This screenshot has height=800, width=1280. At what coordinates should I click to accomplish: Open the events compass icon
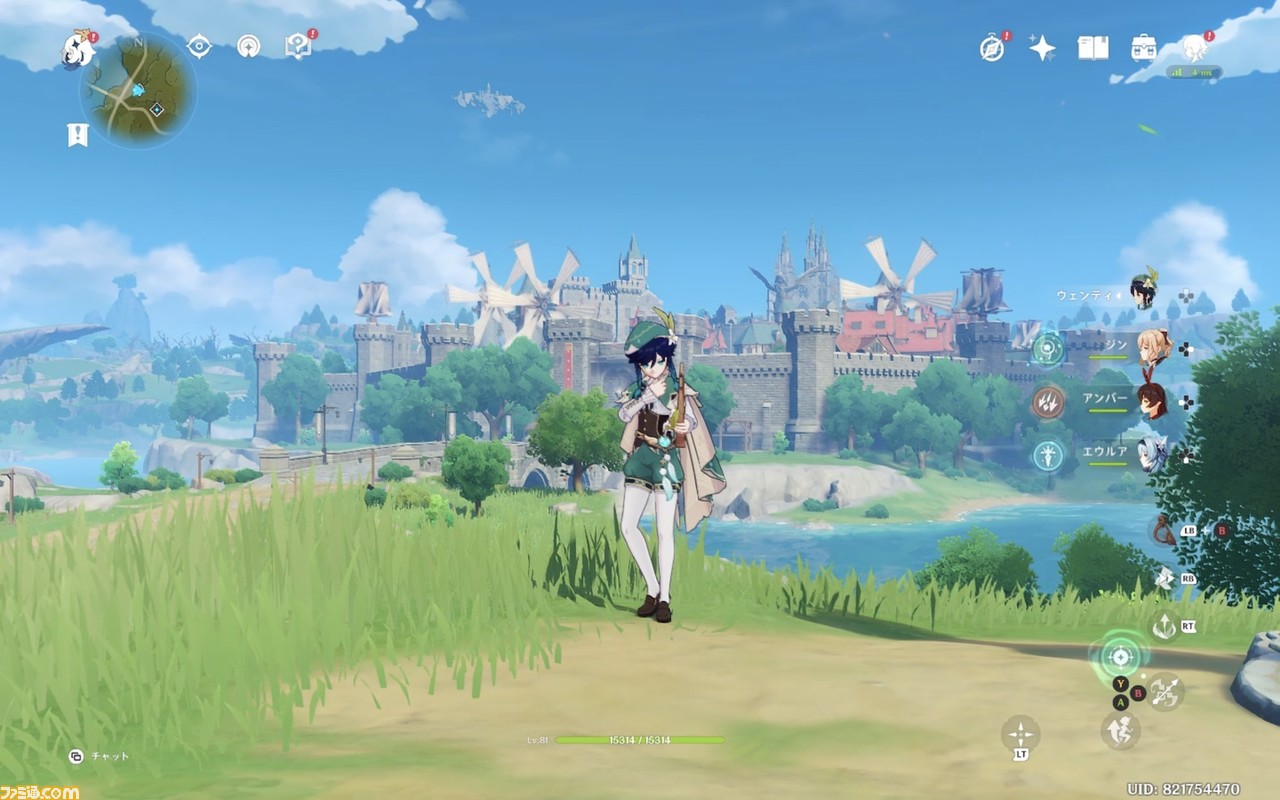click(992, 48)
